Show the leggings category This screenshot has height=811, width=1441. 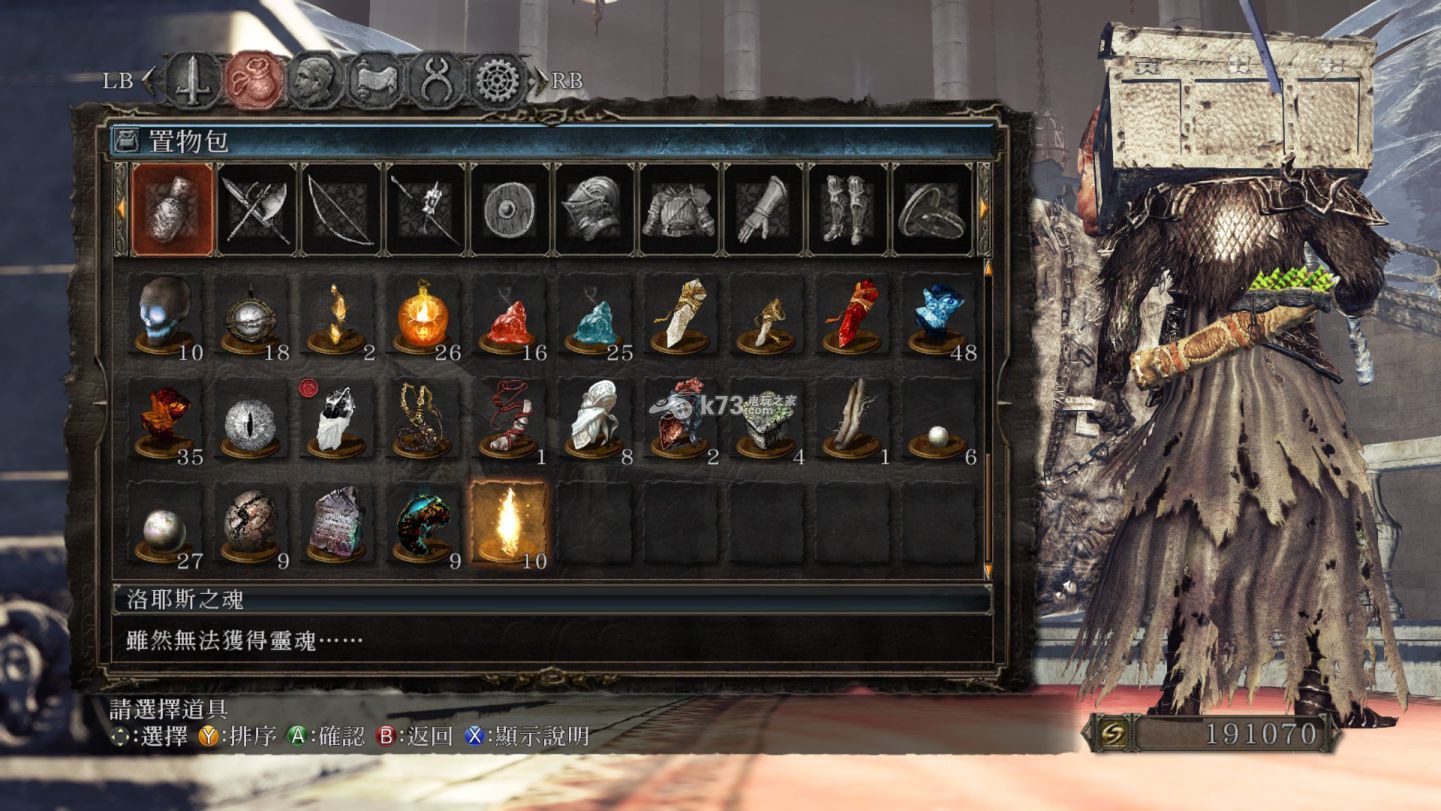pos(848,209)
